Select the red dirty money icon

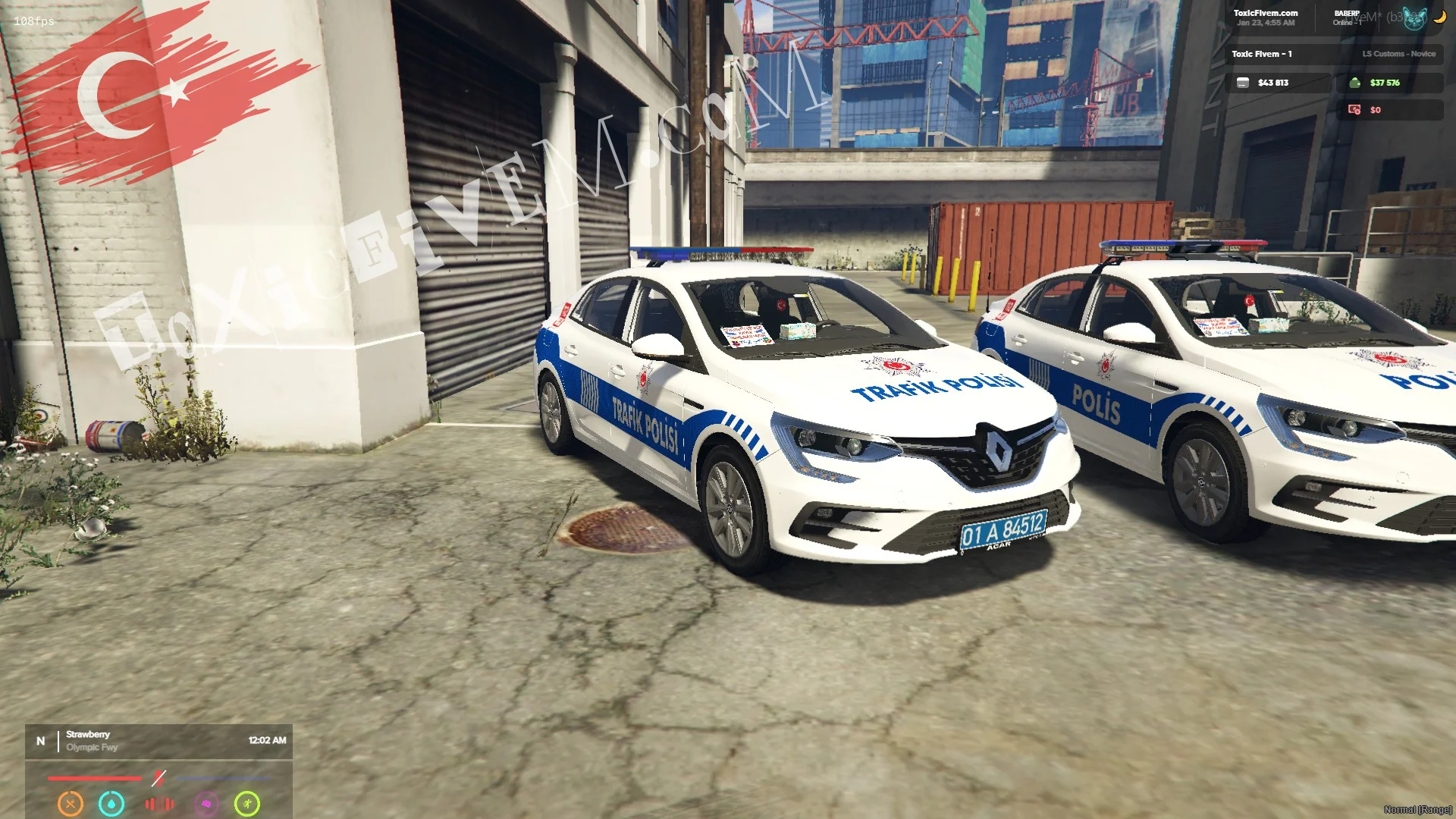click(x=1354, y=110)
